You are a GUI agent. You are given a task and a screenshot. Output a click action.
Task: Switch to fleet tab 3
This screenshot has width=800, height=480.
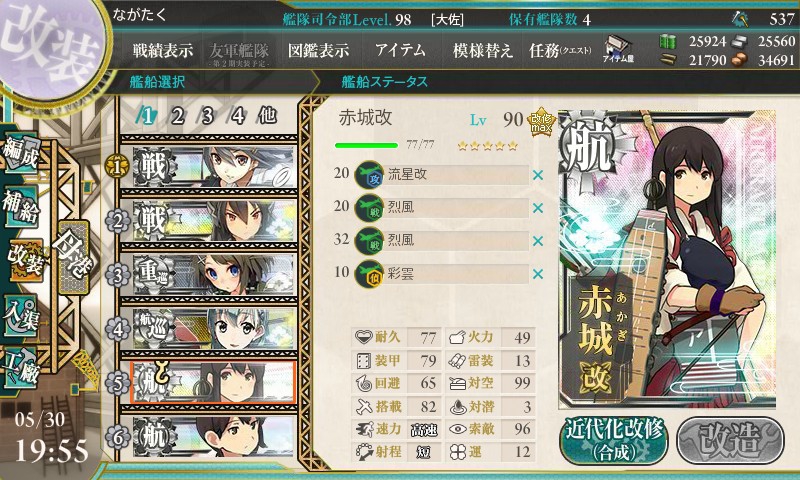pos(207,115)
